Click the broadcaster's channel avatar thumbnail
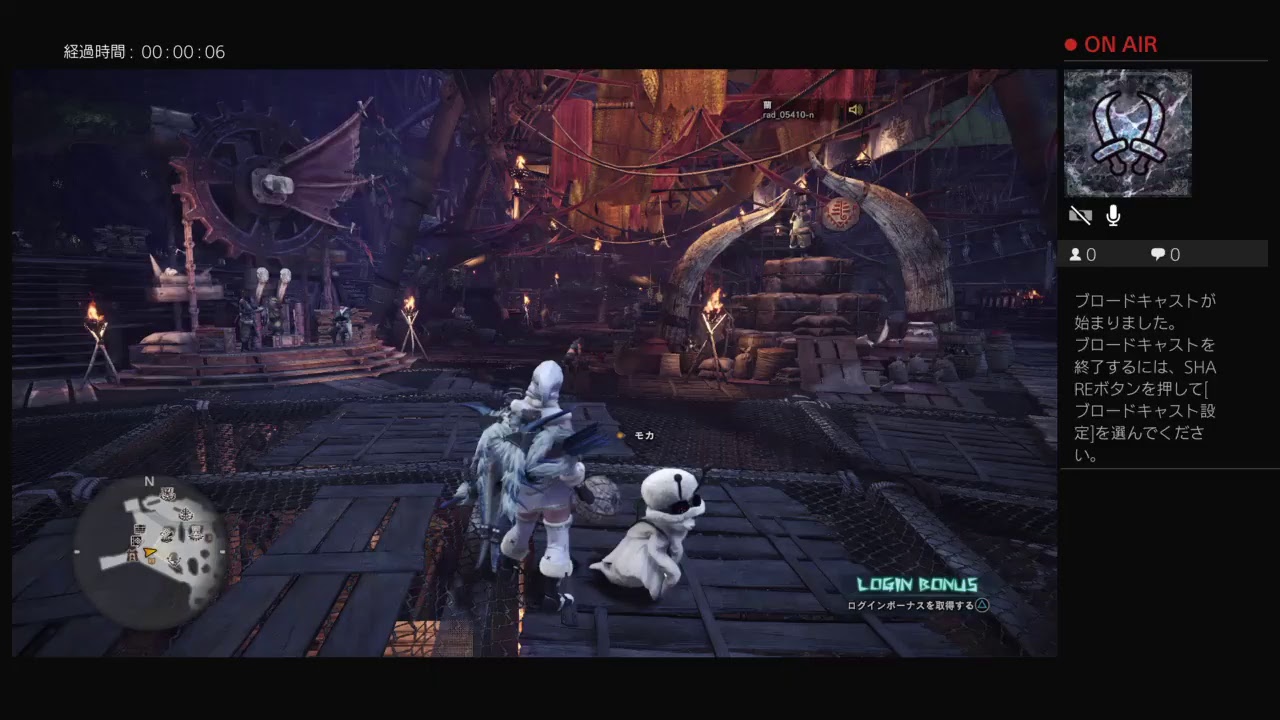Image resolution: width=1280 pixels, height=720 pixels. click(1127, 133)
